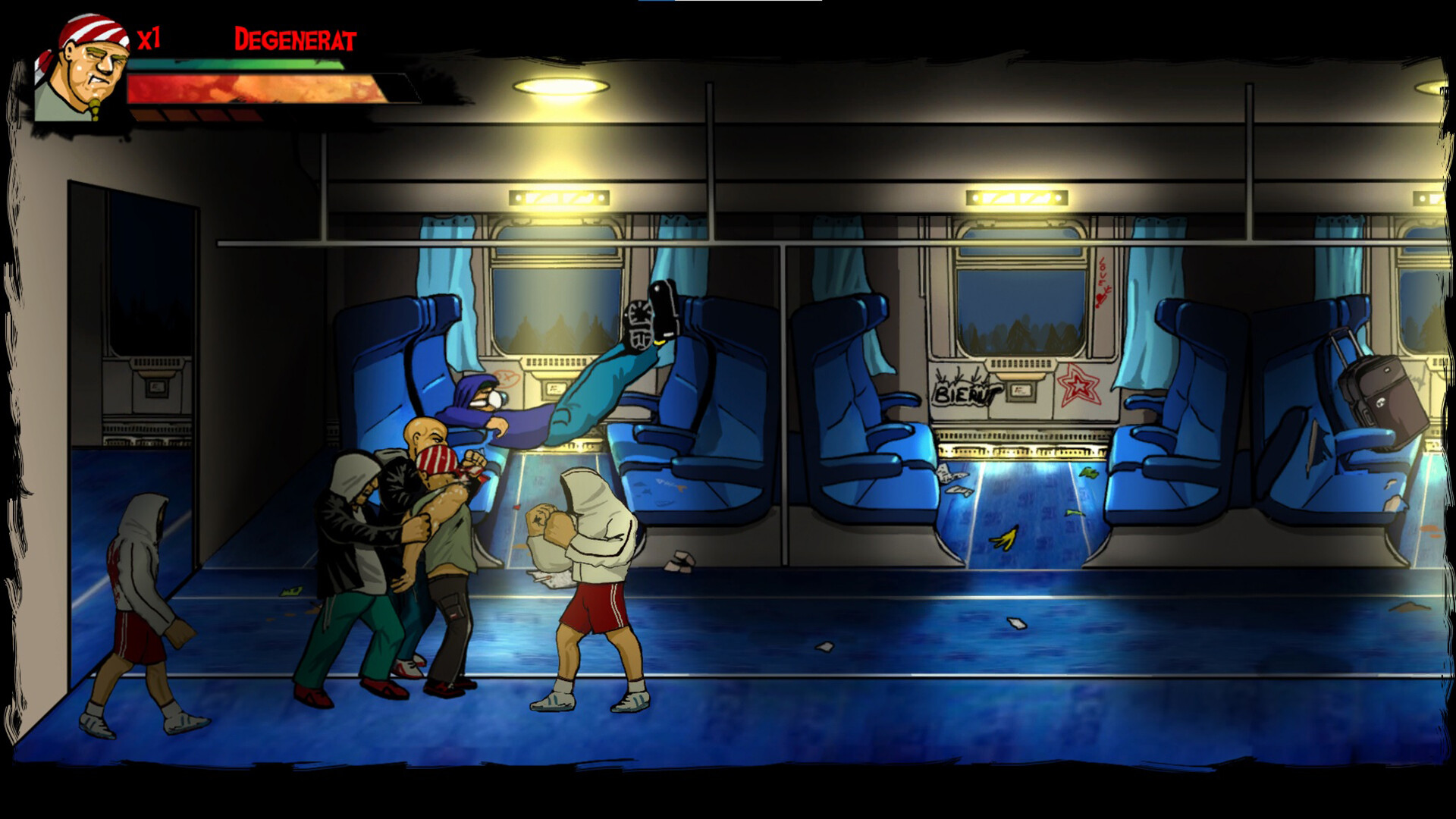
Task: Click the x1 lives counter
Action: point(149,39)
